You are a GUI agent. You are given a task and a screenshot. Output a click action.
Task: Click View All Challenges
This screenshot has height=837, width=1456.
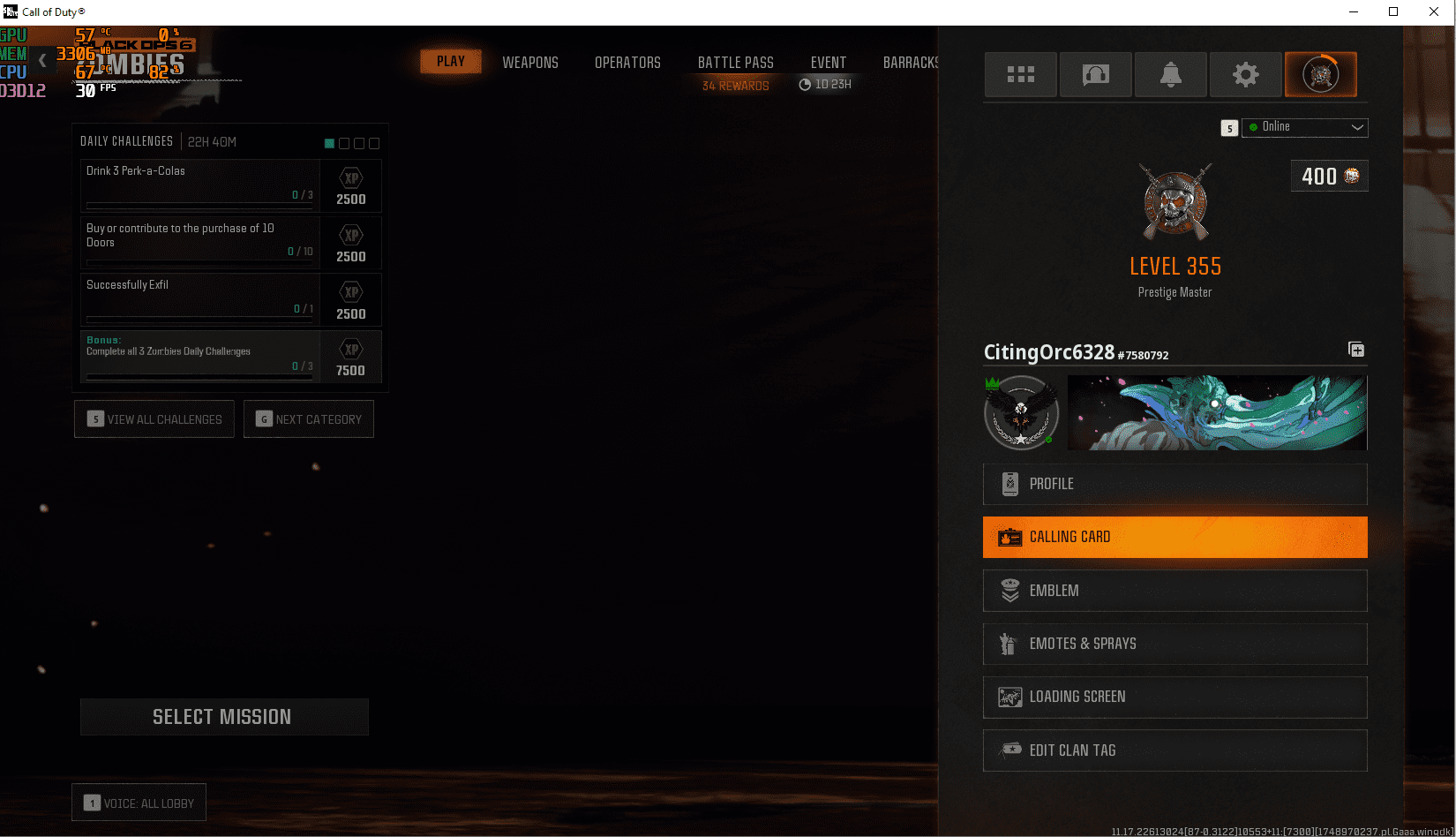pyautogui.click(x=154, y=418)
